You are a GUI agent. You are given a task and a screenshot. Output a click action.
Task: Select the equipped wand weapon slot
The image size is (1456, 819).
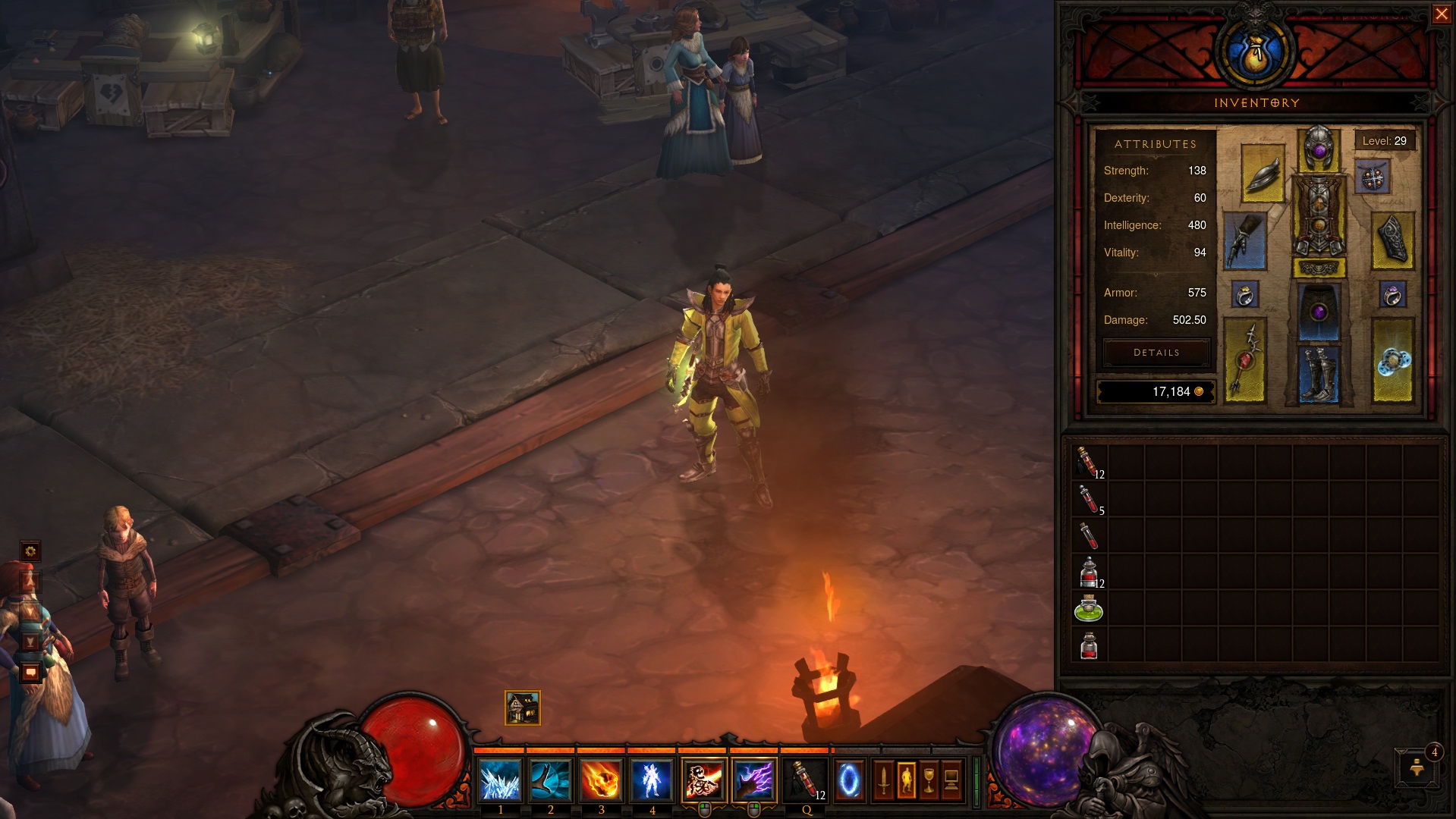click(x=1244, y=360)
